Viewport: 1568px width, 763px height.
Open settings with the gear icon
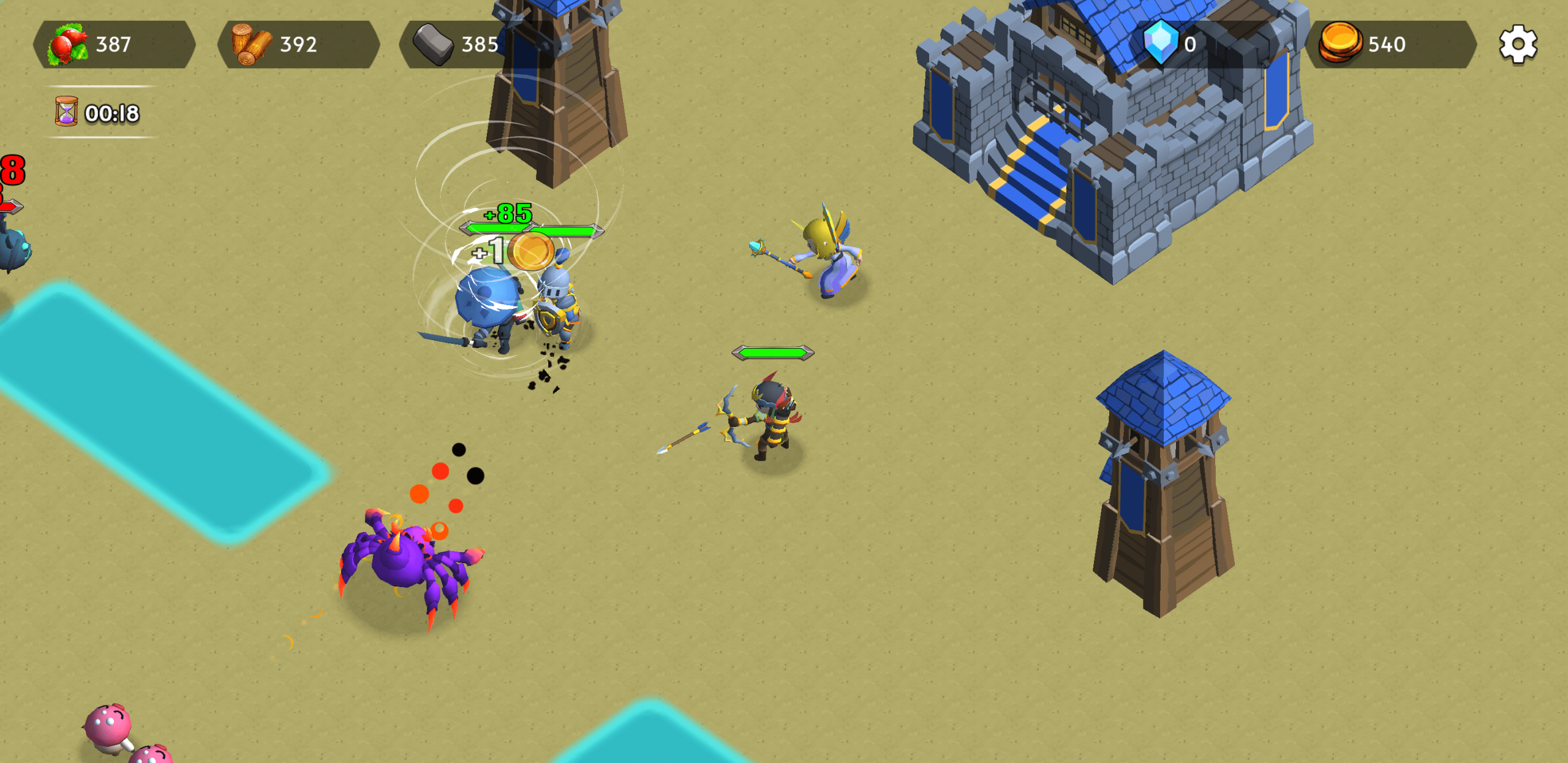(1517, 44)
